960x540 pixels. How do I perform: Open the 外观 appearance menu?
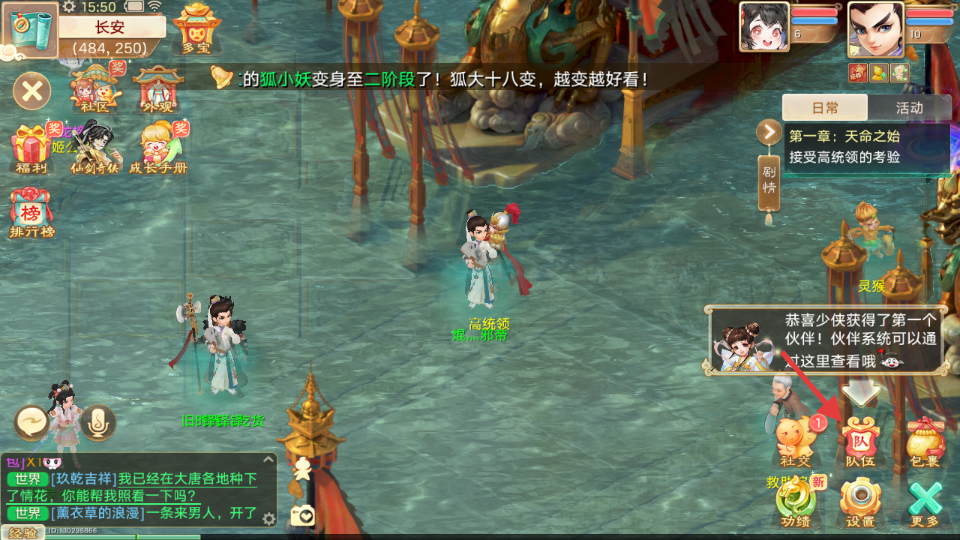click(157, 89)
